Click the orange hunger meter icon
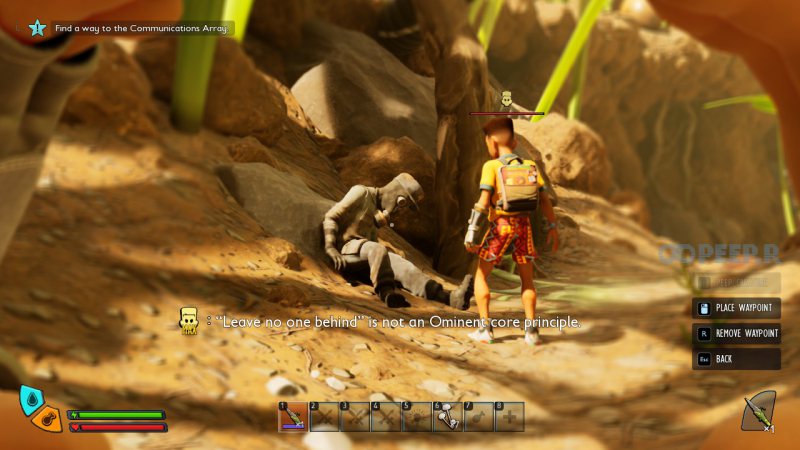This screenshot has height=450, width=800. click(46, 417)
